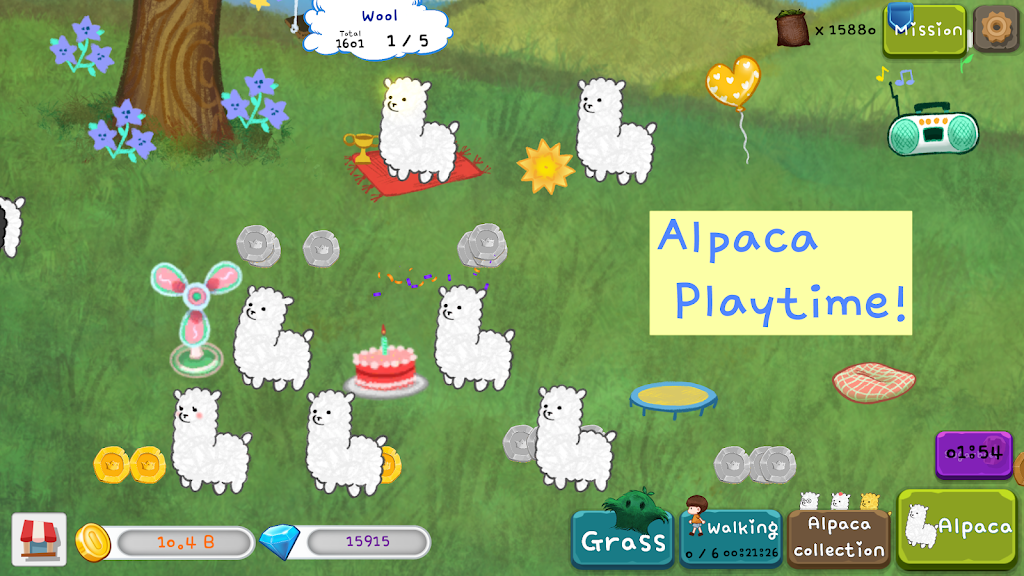Open the Alpaca collection
This screenshot has height=576, width=1024.
839,538
